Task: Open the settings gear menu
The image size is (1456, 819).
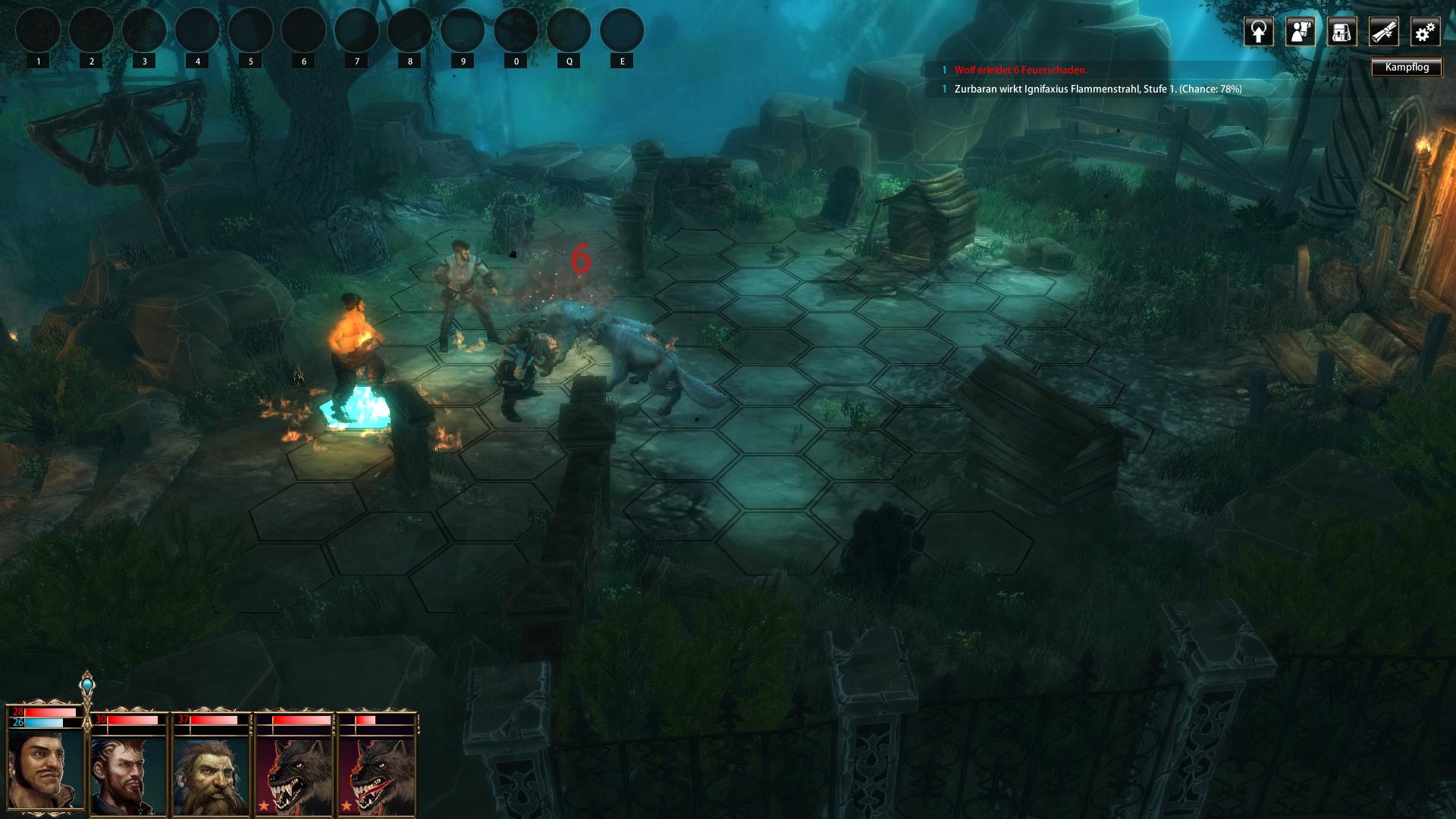Action: tap(1425, 32)
